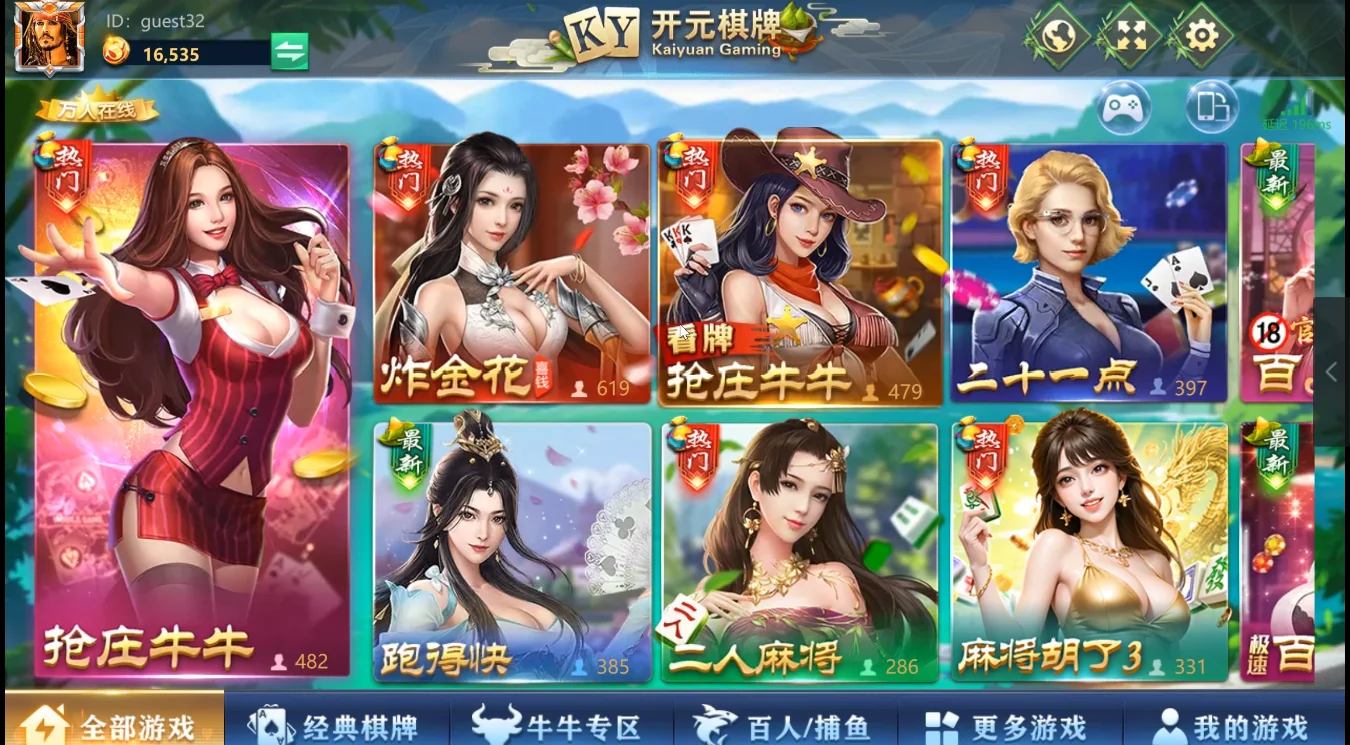1350x745 pixels.
Task: Expand more games using the right-edge arrow
Action: tap(1331, 371)
